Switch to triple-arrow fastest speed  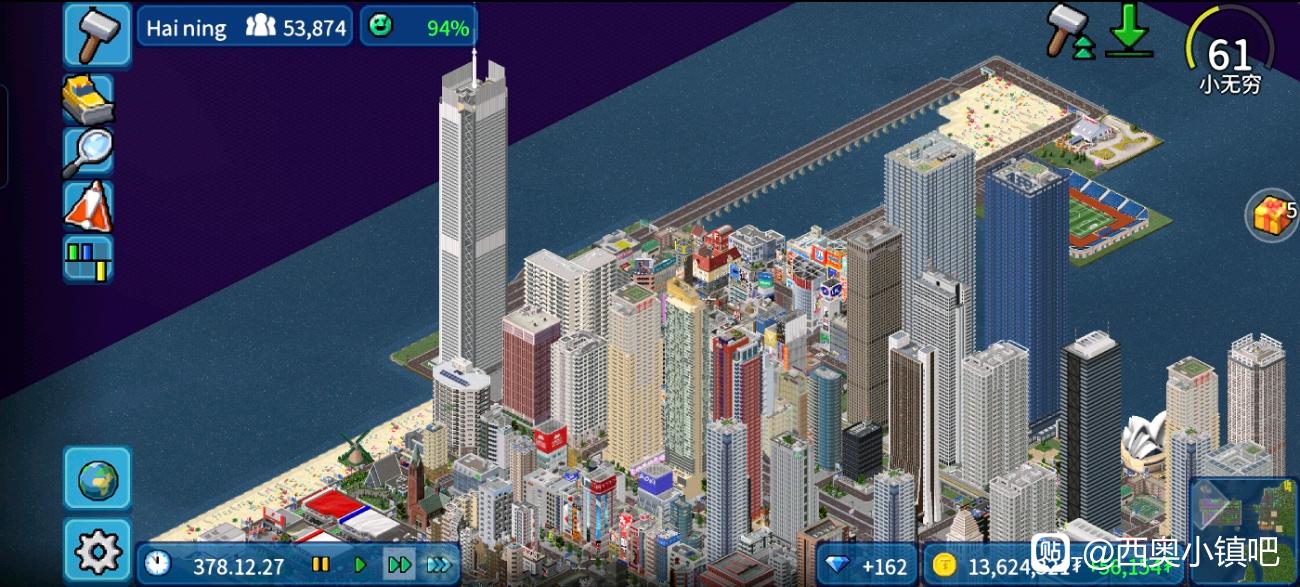pos(439,565)
